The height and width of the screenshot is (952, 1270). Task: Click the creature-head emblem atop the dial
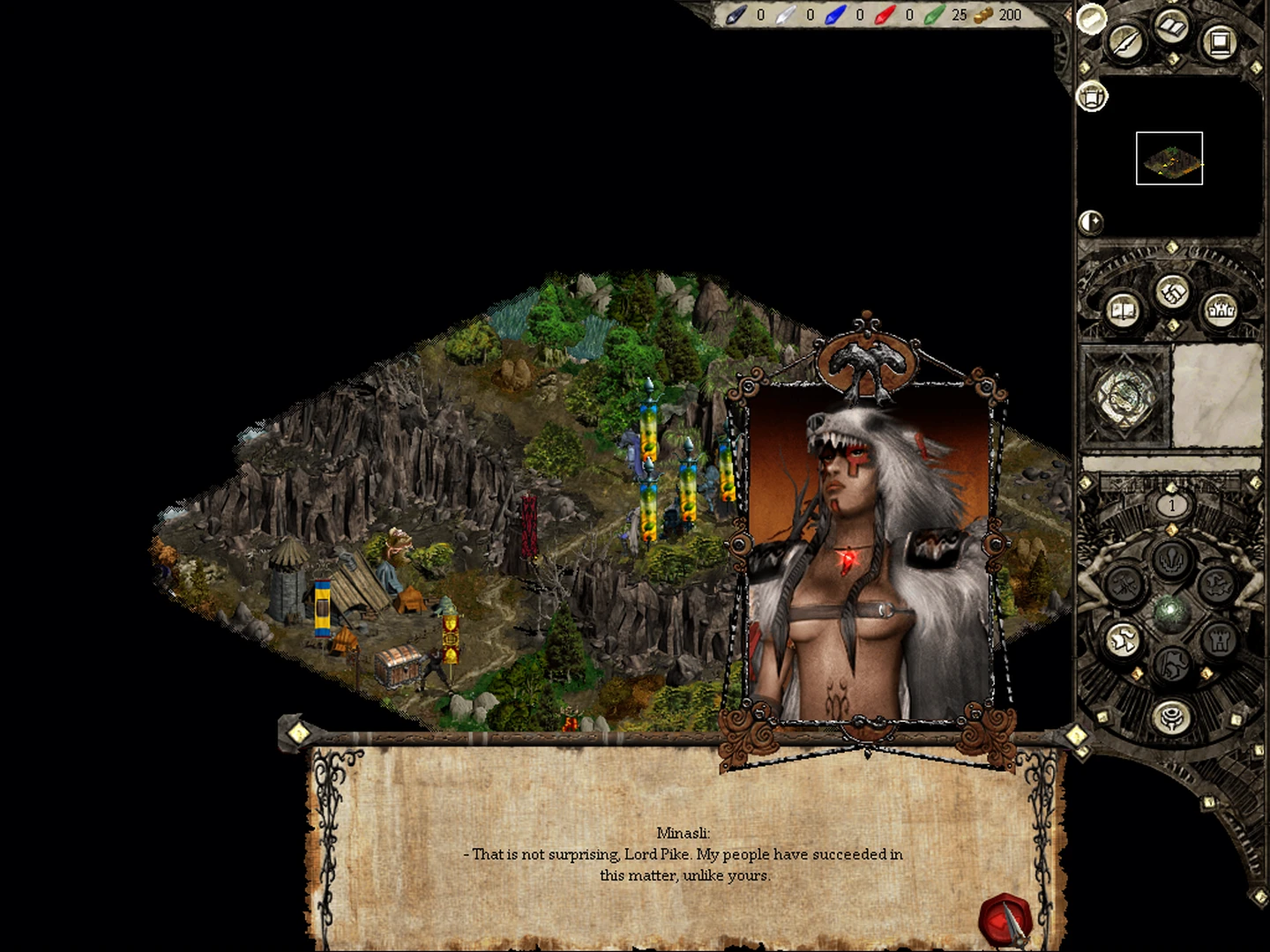point(1172,558)
